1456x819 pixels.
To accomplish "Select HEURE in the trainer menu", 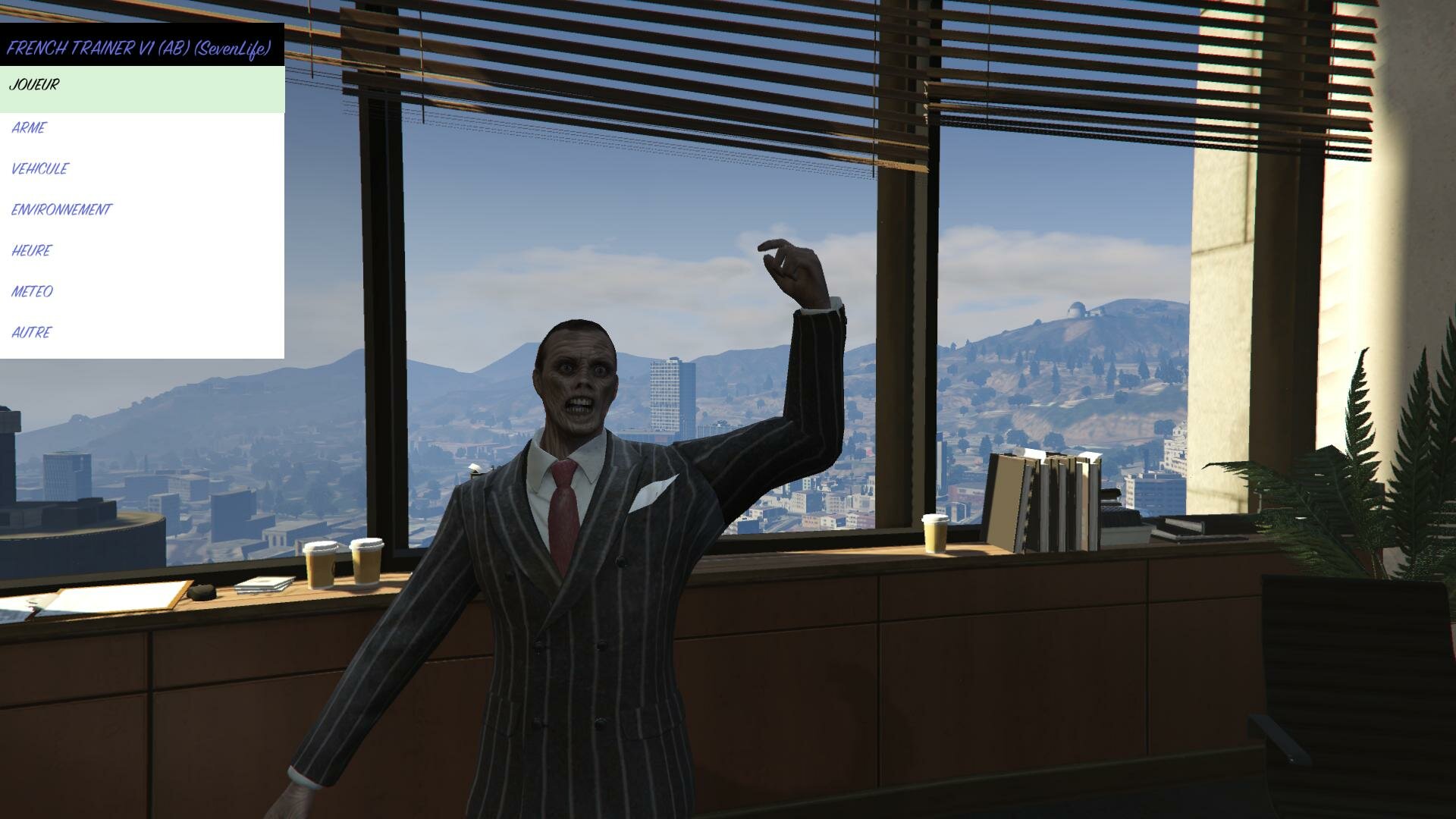I will coord(32,251).
